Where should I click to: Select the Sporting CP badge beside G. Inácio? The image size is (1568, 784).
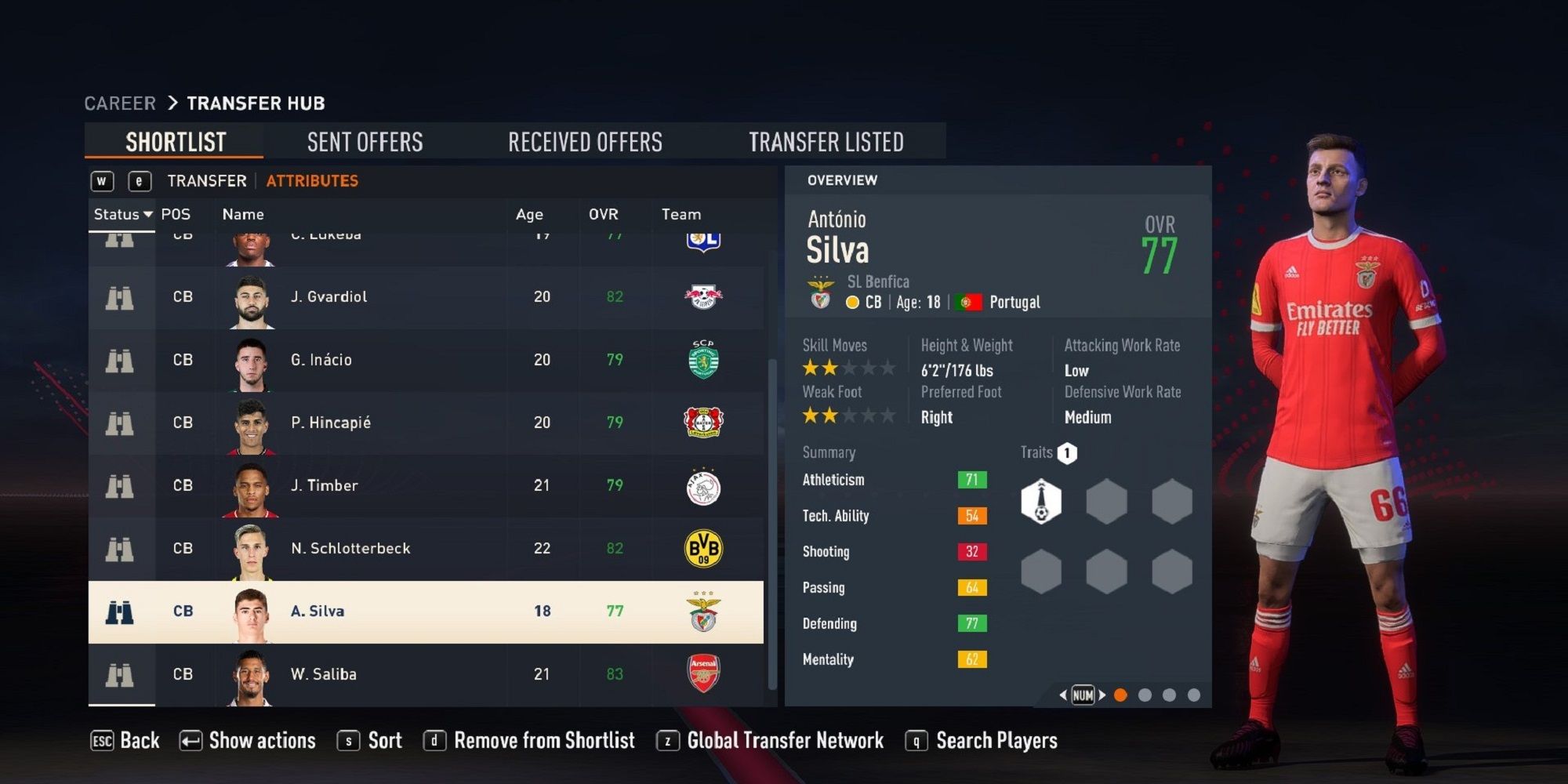[x=704, y=359]
